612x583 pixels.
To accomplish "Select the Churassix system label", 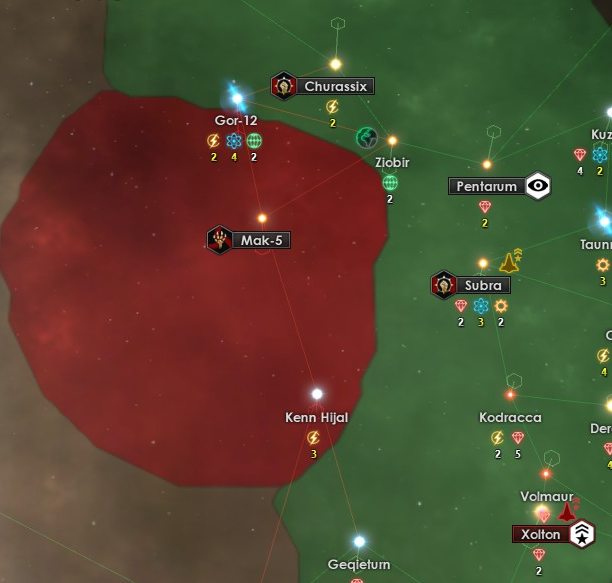I will coord(336,87).
